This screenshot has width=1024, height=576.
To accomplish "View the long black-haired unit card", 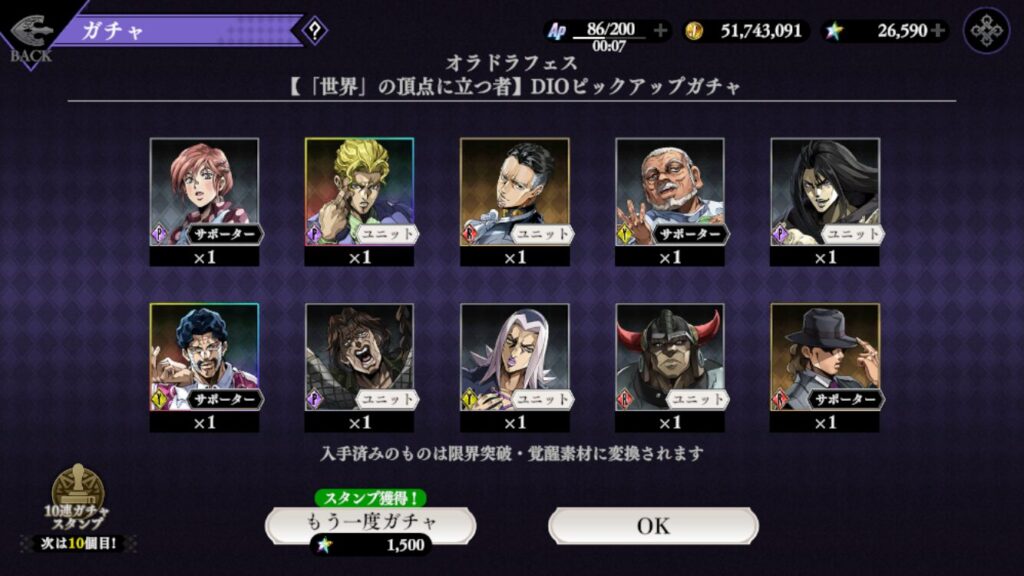I will 824,192.
